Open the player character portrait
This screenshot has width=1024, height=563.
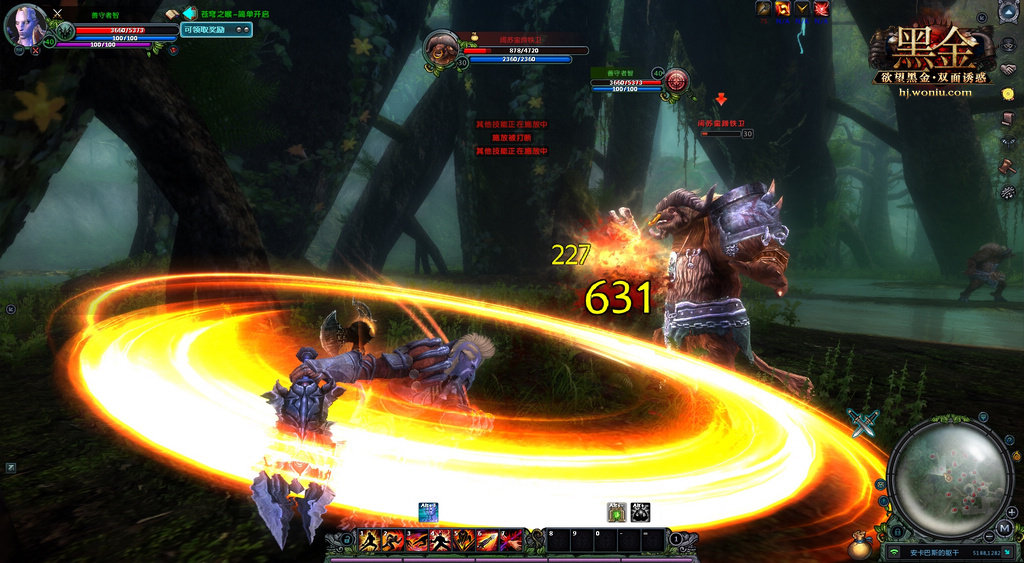pyautogui.click(x=25, y=25)
